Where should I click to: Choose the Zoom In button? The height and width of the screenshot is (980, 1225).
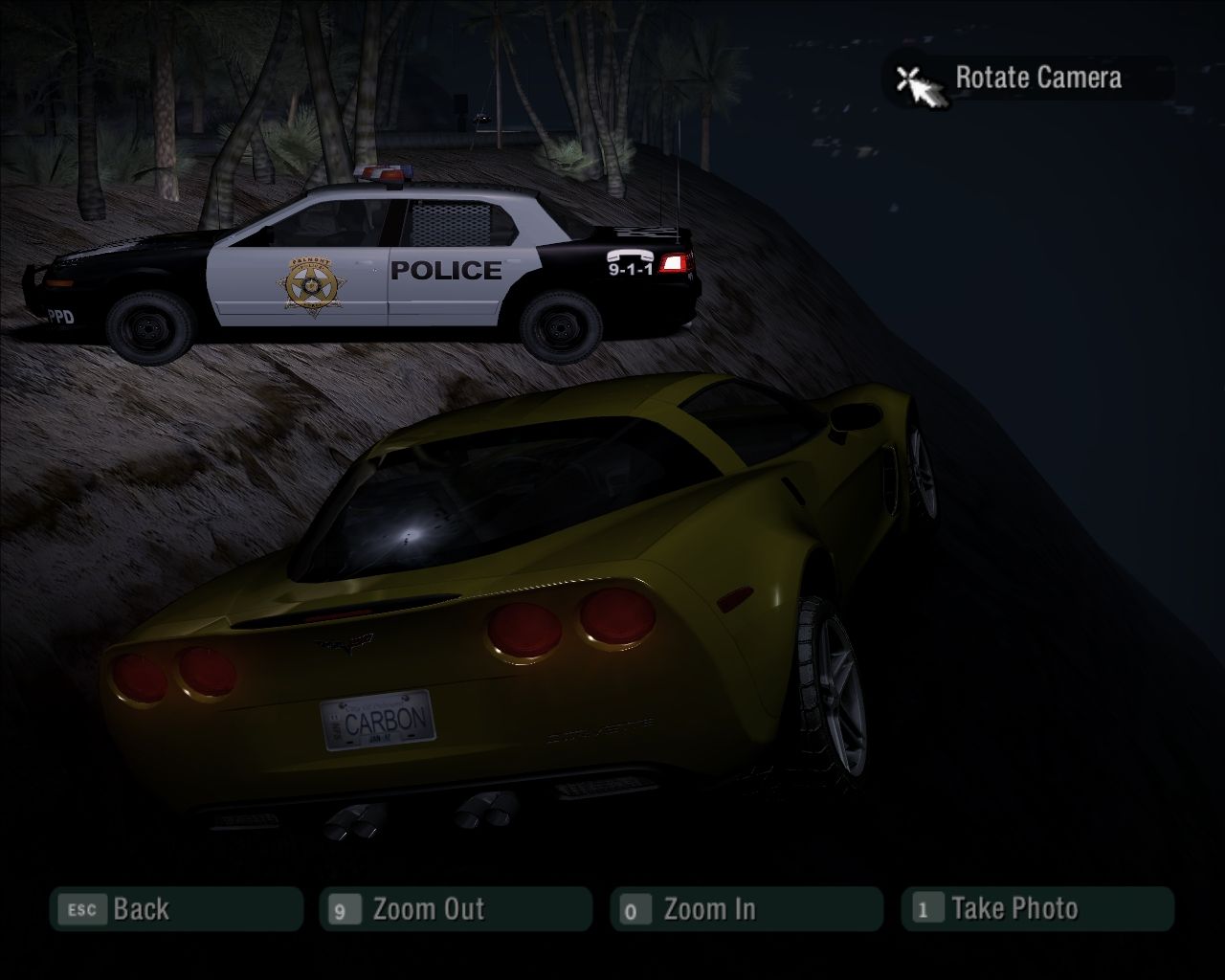pyautogui.click(x=746, y=909)
